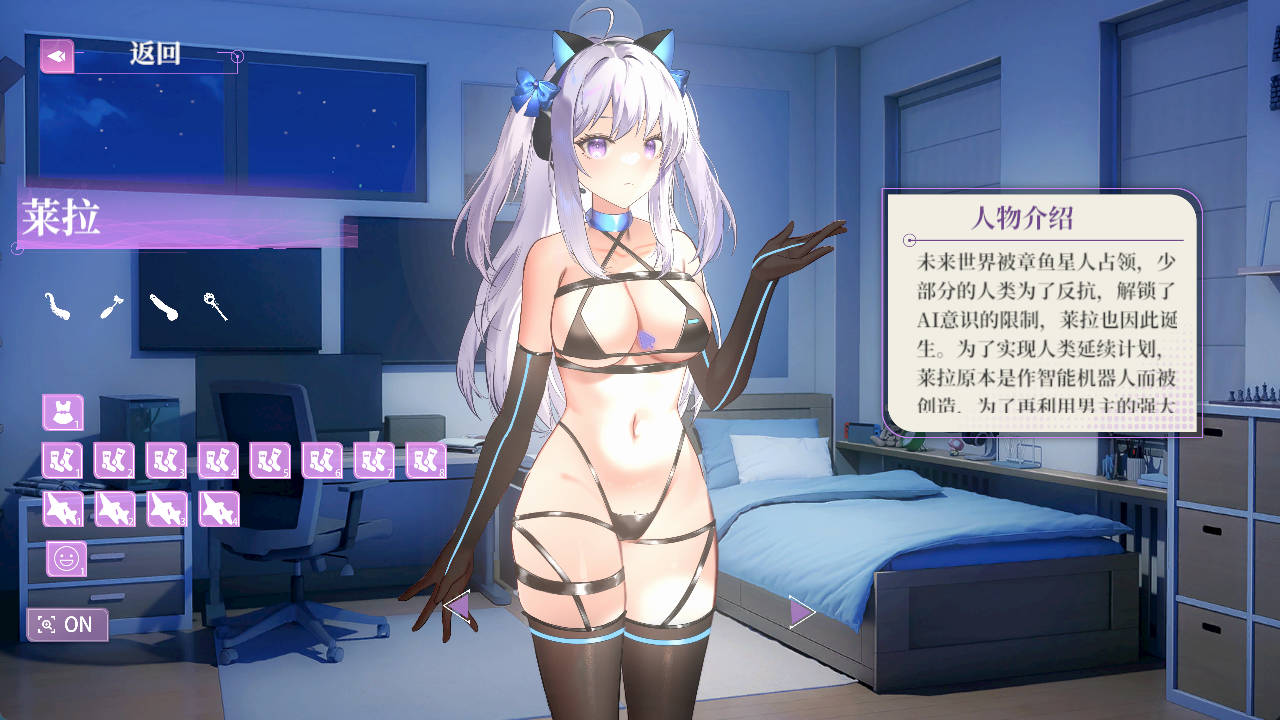The height and width of the screenshot is (720, 1280).
Task: Choose socks option number 3
Action: (166, 460)
